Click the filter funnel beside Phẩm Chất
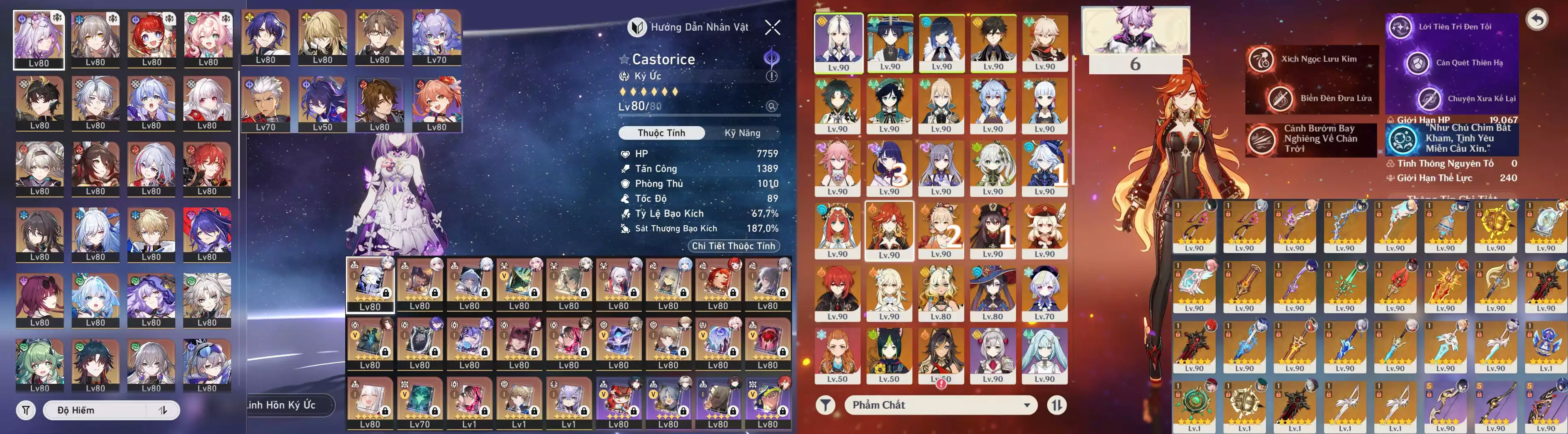Viewport: 1568px width, 434px height. (x=825, y=405)
